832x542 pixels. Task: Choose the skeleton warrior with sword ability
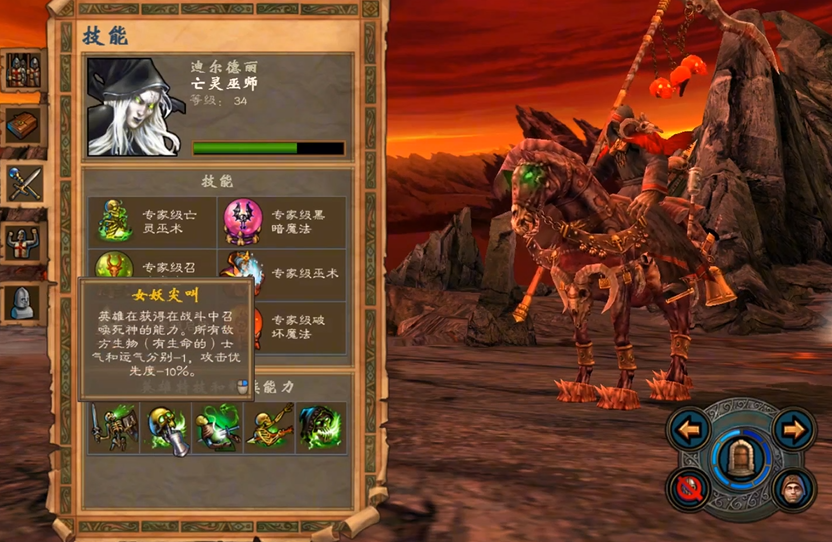click(113, 428)
